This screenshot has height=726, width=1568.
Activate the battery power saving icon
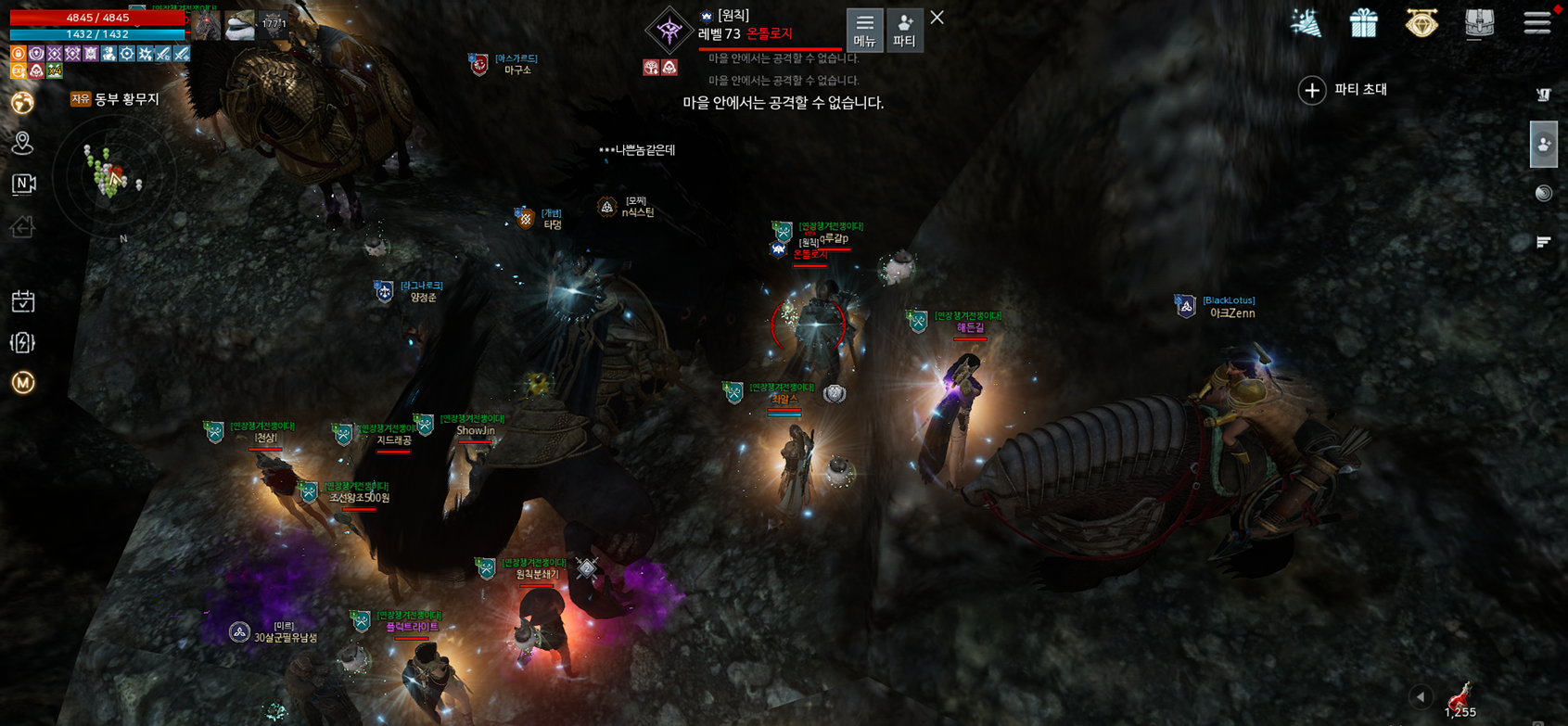point(23,342)
